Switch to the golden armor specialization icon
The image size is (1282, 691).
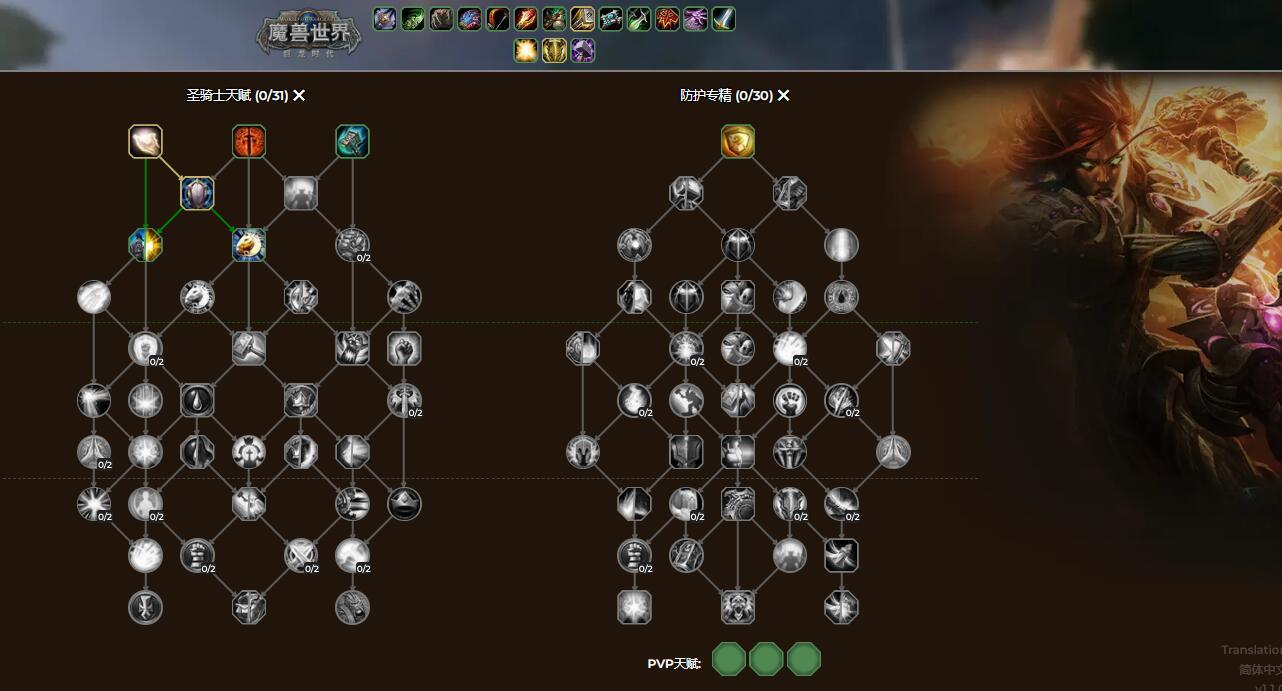point(554,50)
